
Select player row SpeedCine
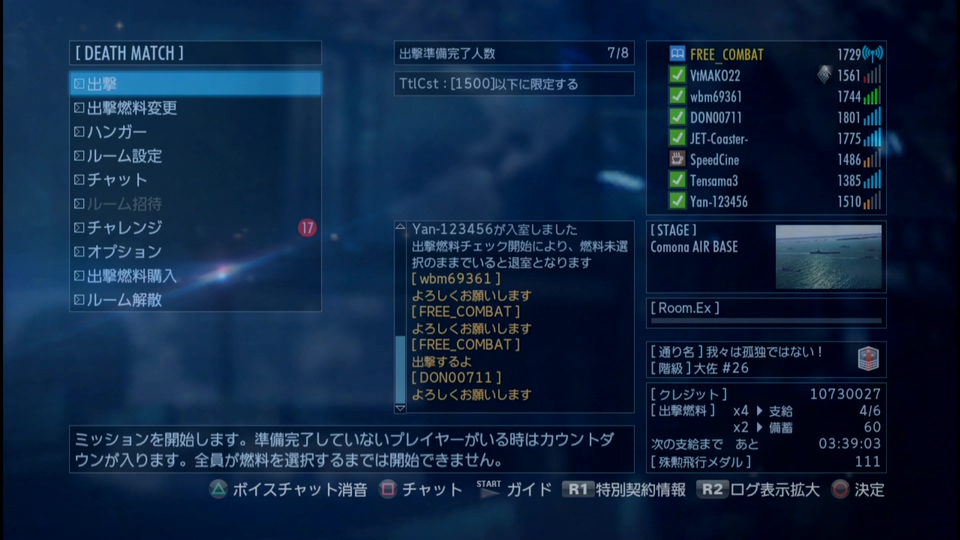click(765, 159)
